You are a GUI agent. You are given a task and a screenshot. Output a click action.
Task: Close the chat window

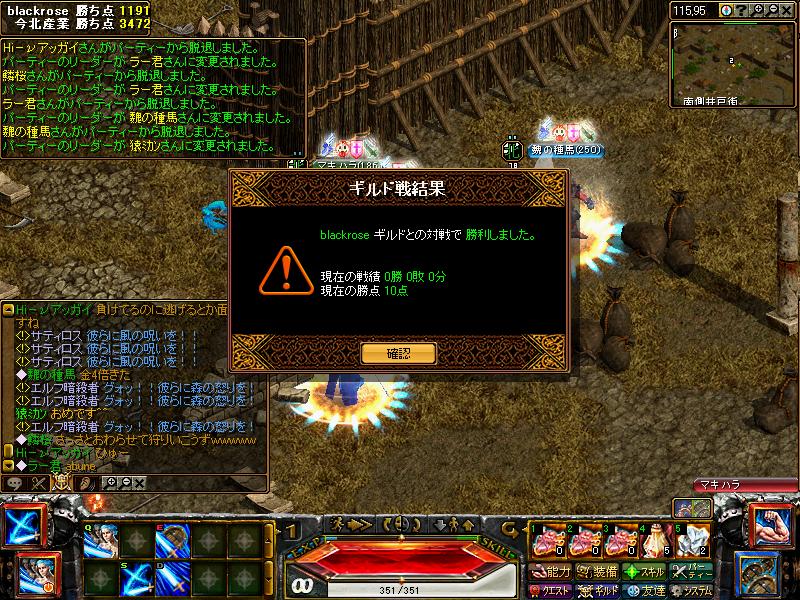(x=140, y=483)
